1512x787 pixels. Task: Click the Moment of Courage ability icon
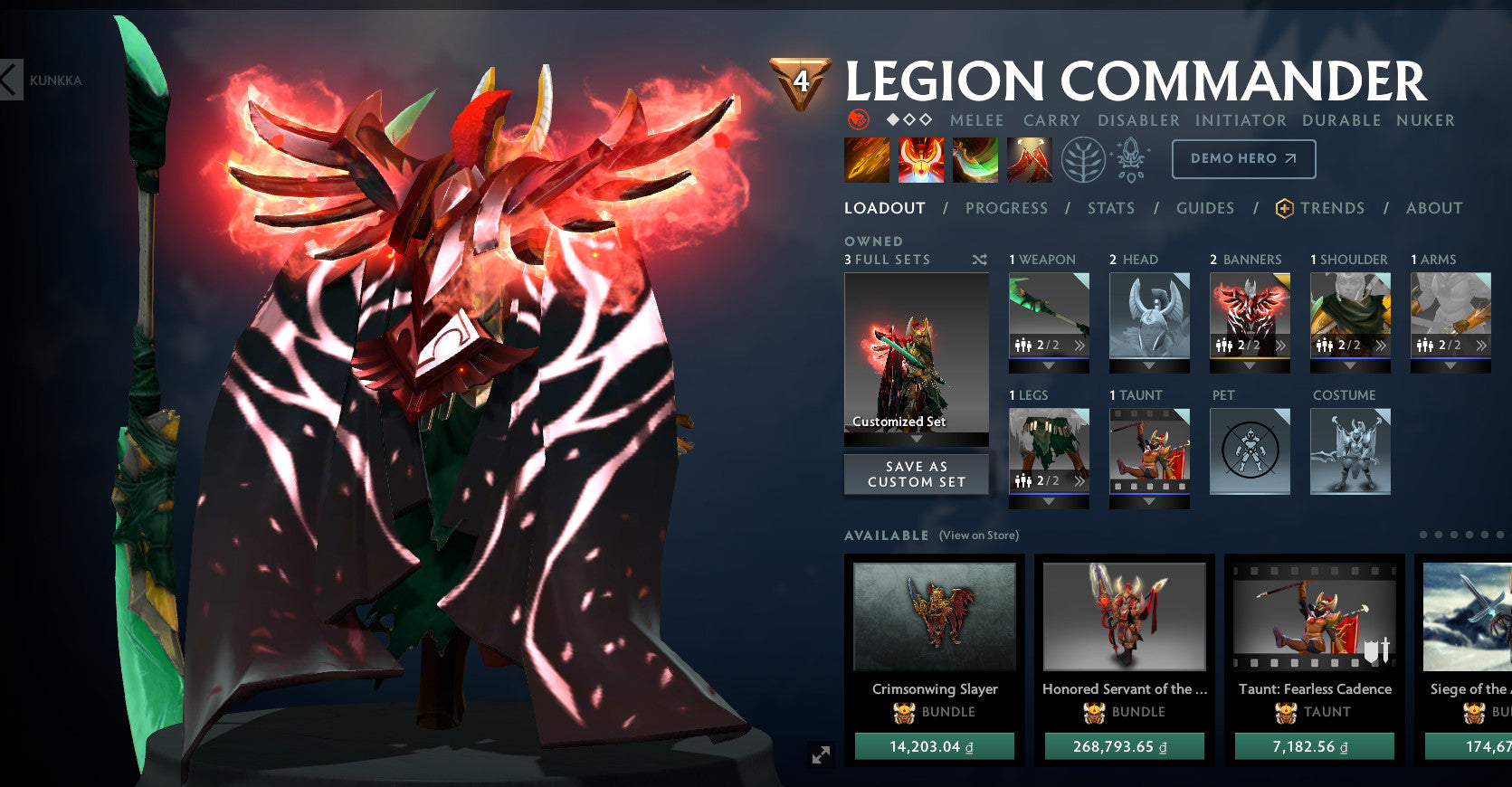click(x=975, y=158)
